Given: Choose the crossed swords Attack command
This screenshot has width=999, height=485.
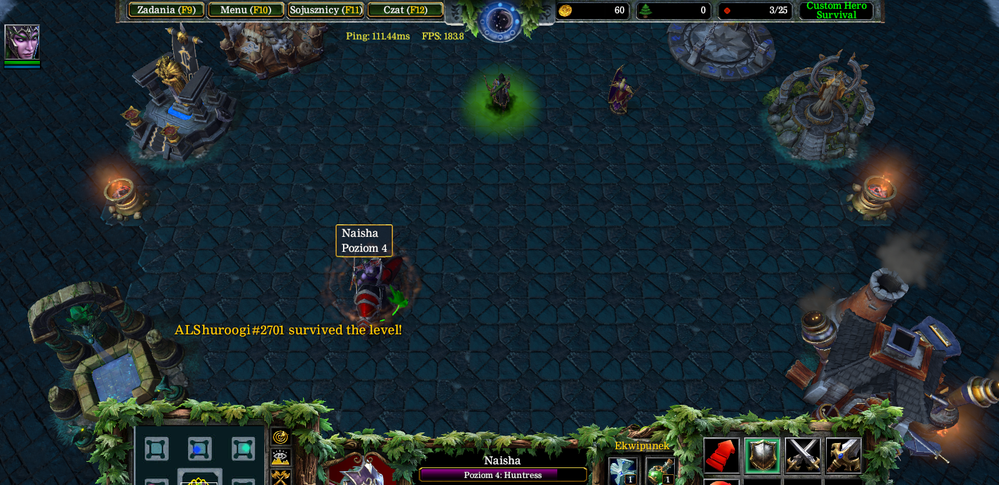Looking at the screenshot, I should click(x=803, y=455).
